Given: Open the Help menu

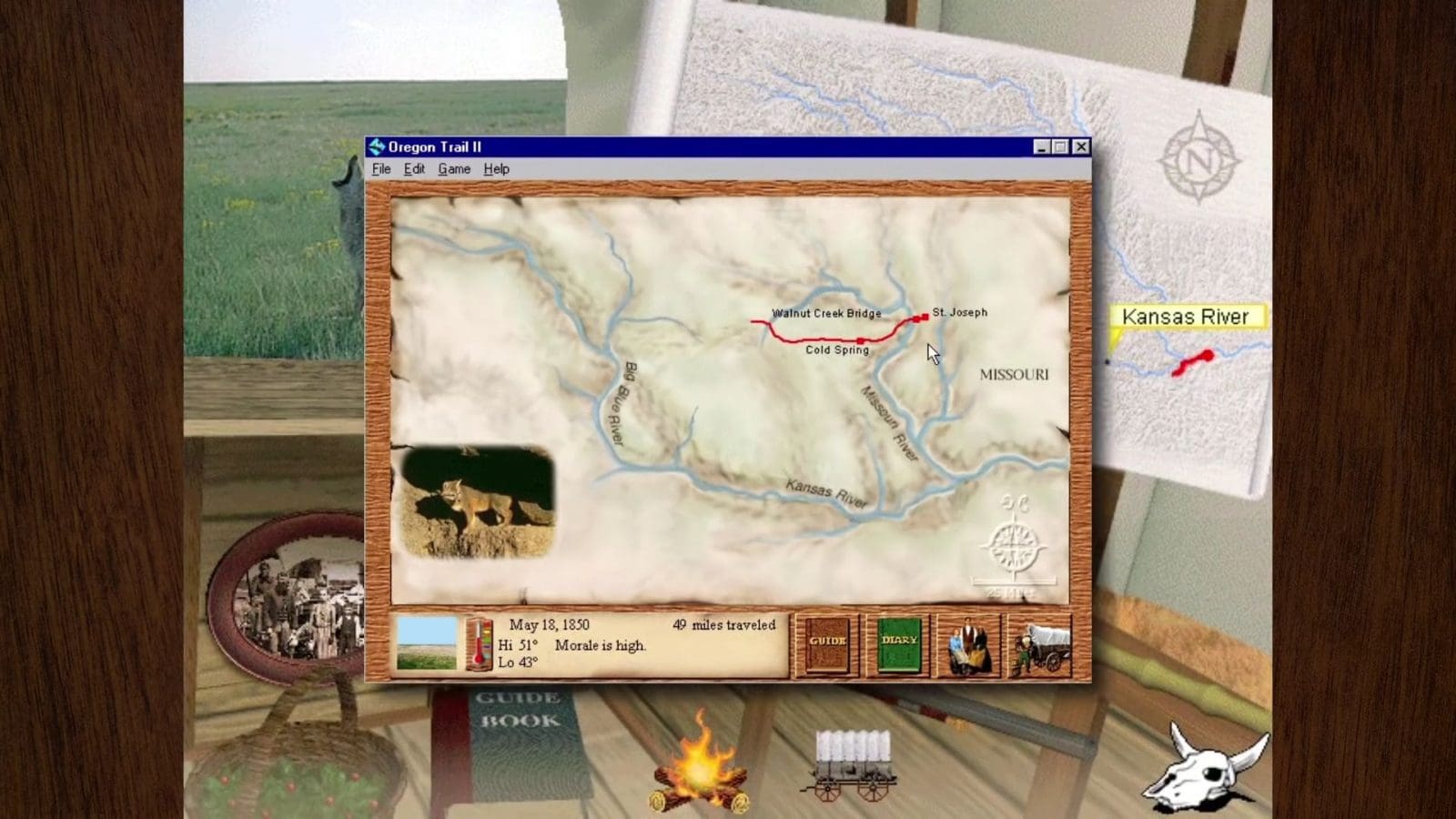Looking at the screenshot, I should coord(495,168).
